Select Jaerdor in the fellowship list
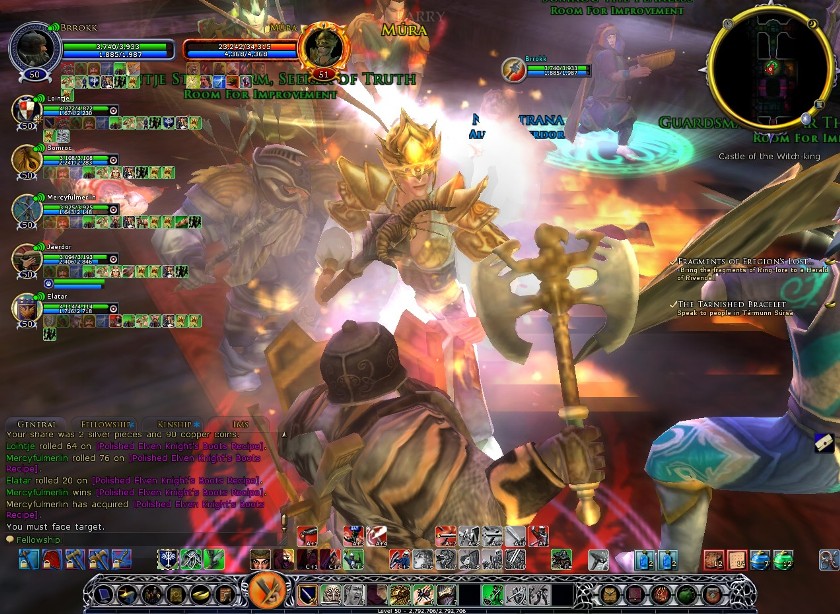 (27, 258)
